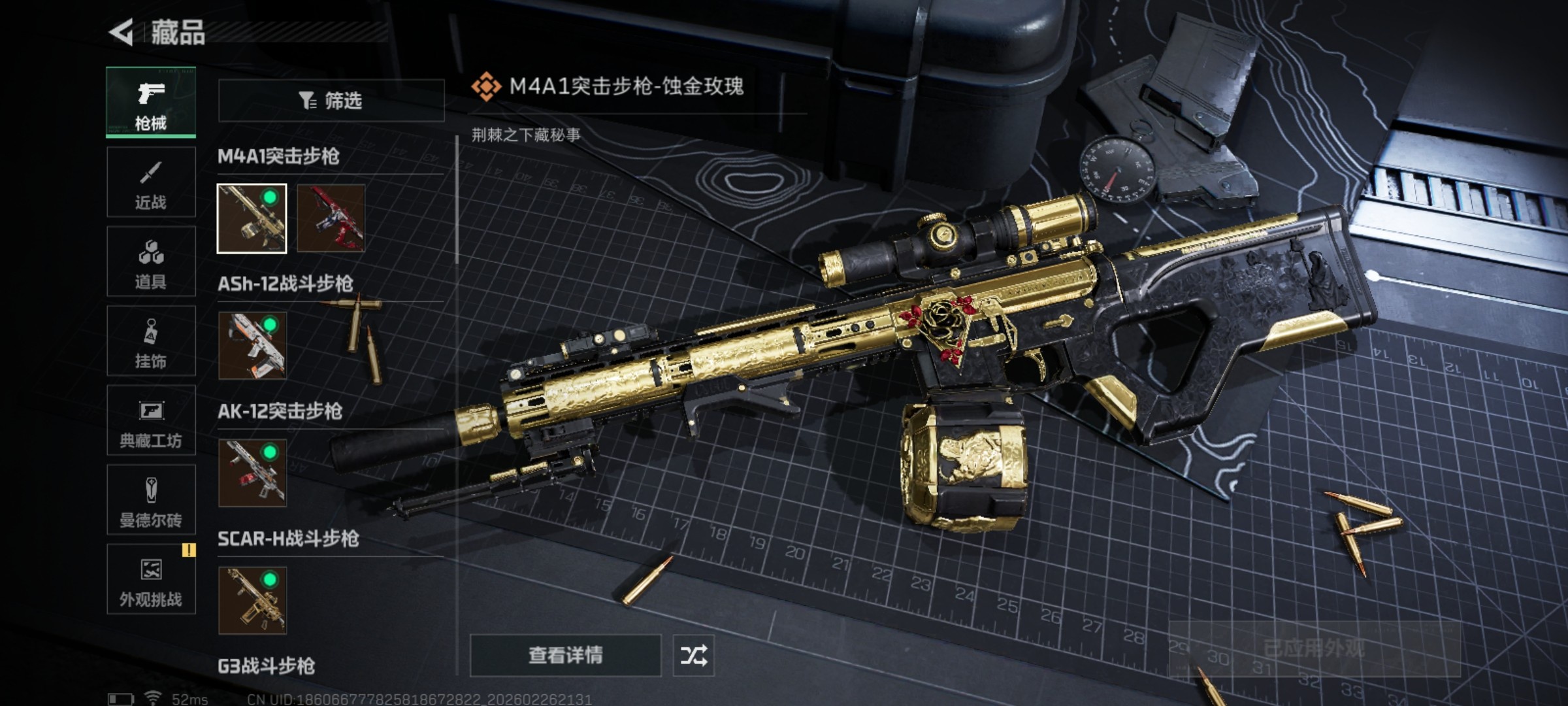Image resolution: width=1568 pixels, height=706 pixels.
Task: Open the 典藏工坊 workshop tab
Action: point(151,420)
